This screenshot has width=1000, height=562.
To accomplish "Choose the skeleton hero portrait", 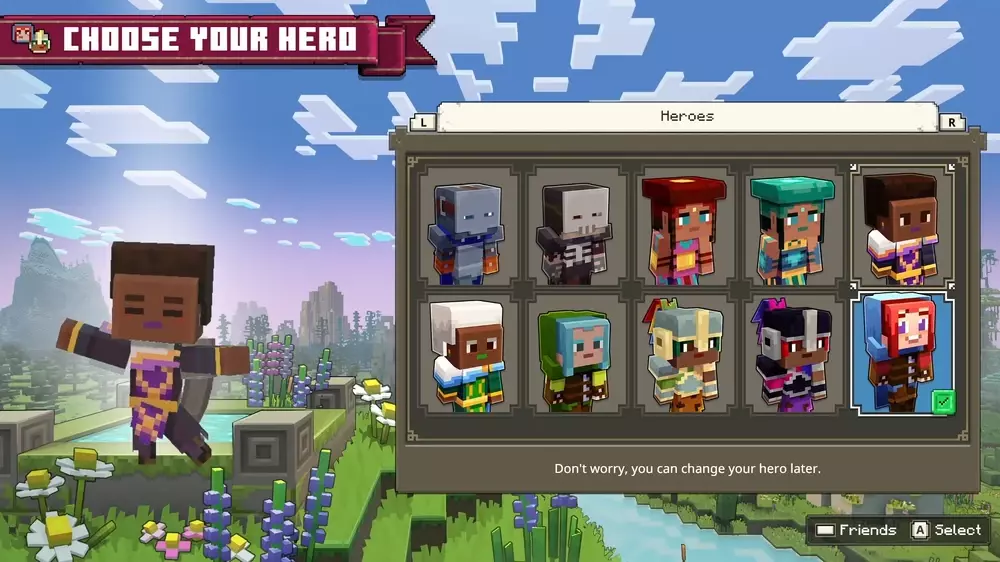I will (x=577, y=226).
